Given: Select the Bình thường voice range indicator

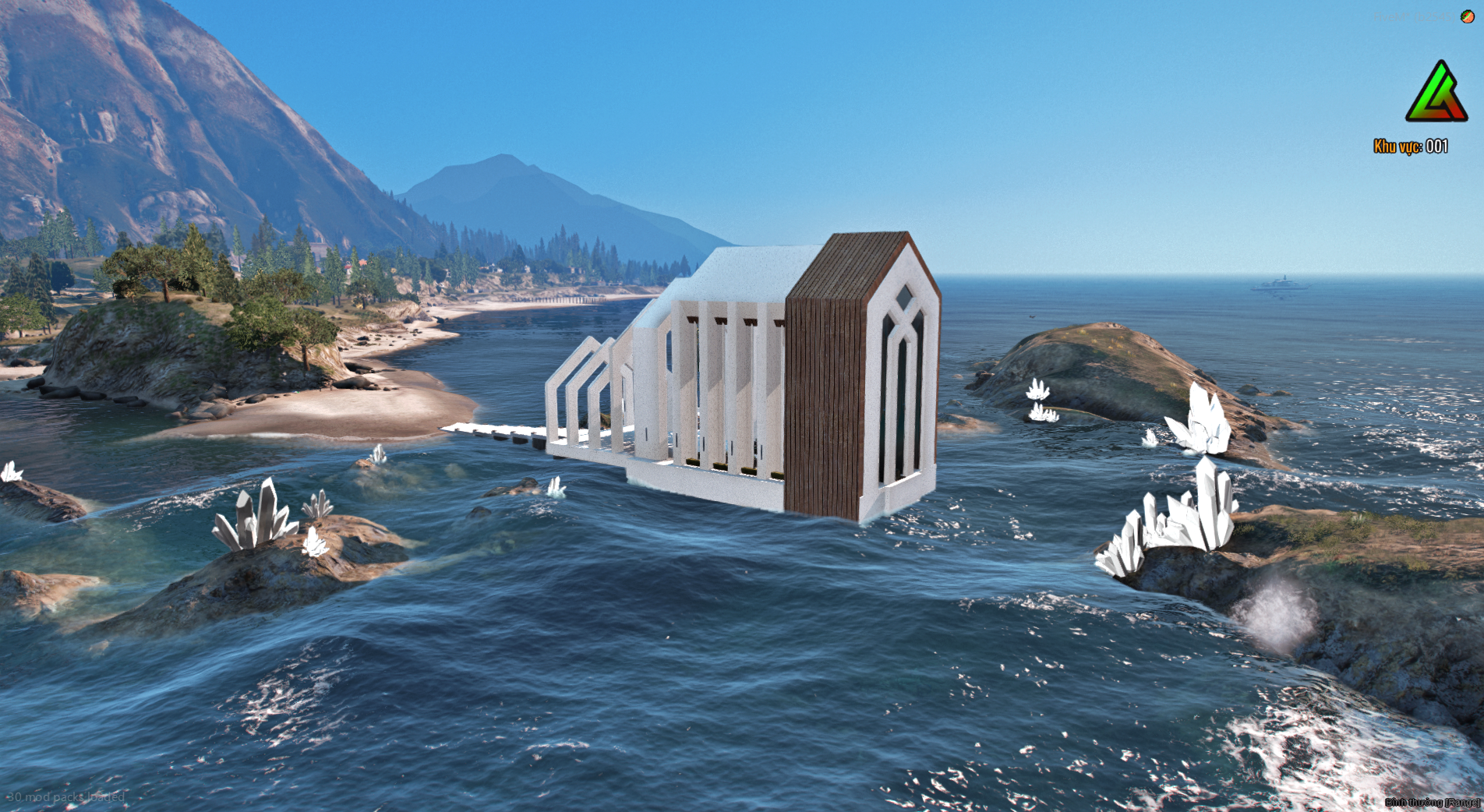Looking at the screenshot, I should click(1432, 802).
